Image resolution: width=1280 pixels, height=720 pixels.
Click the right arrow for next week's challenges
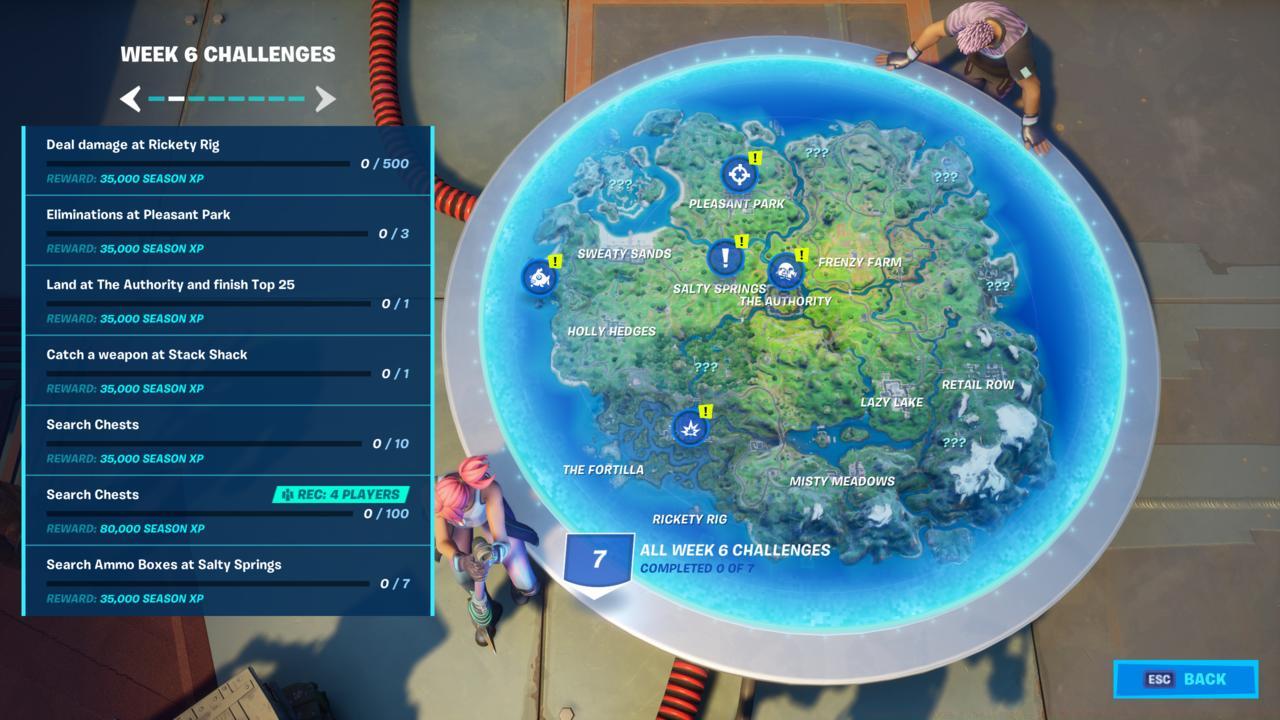point(323,99)
